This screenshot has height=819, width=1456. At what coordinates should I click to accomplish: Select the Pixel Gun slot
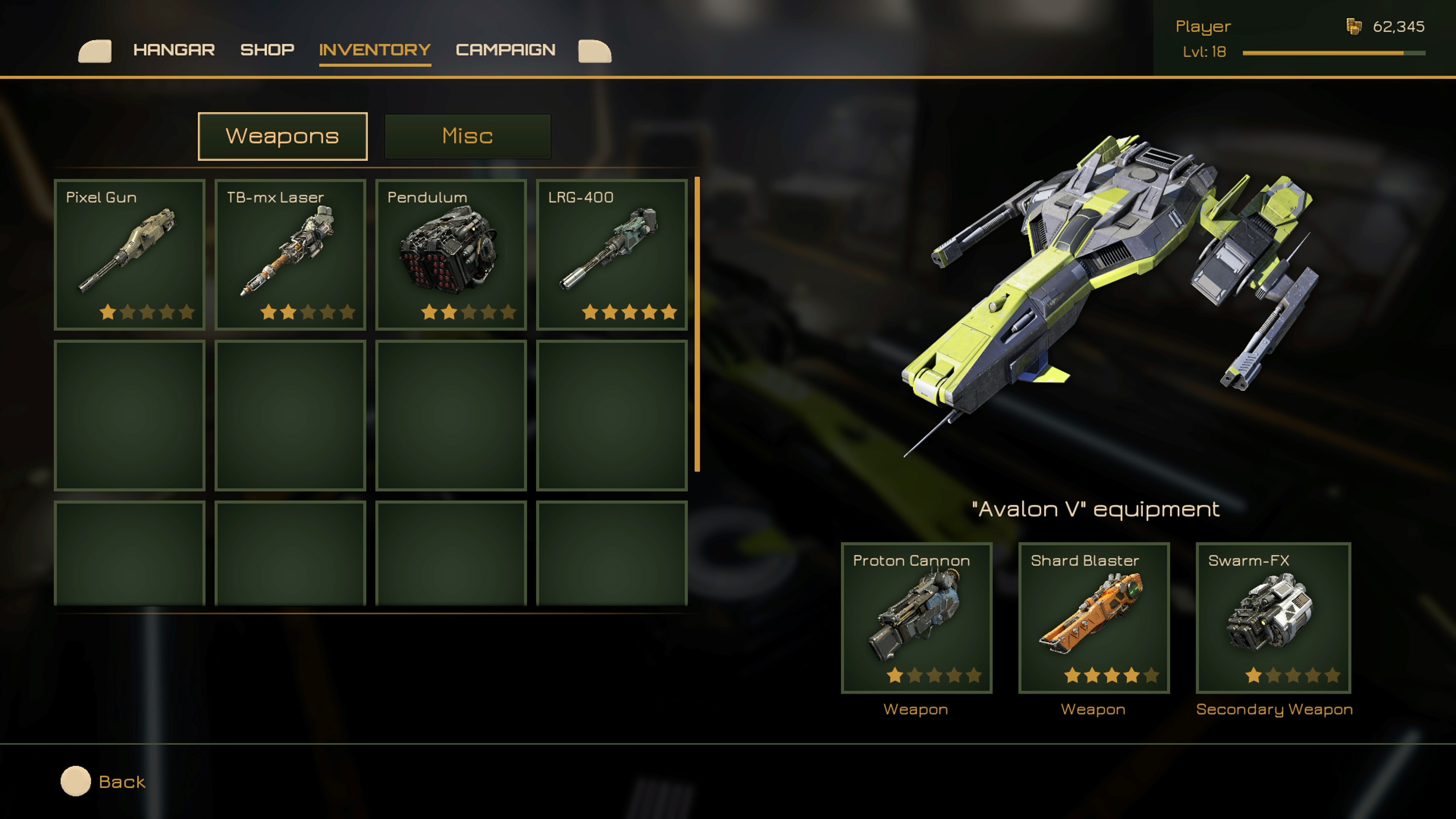point(129,254)
